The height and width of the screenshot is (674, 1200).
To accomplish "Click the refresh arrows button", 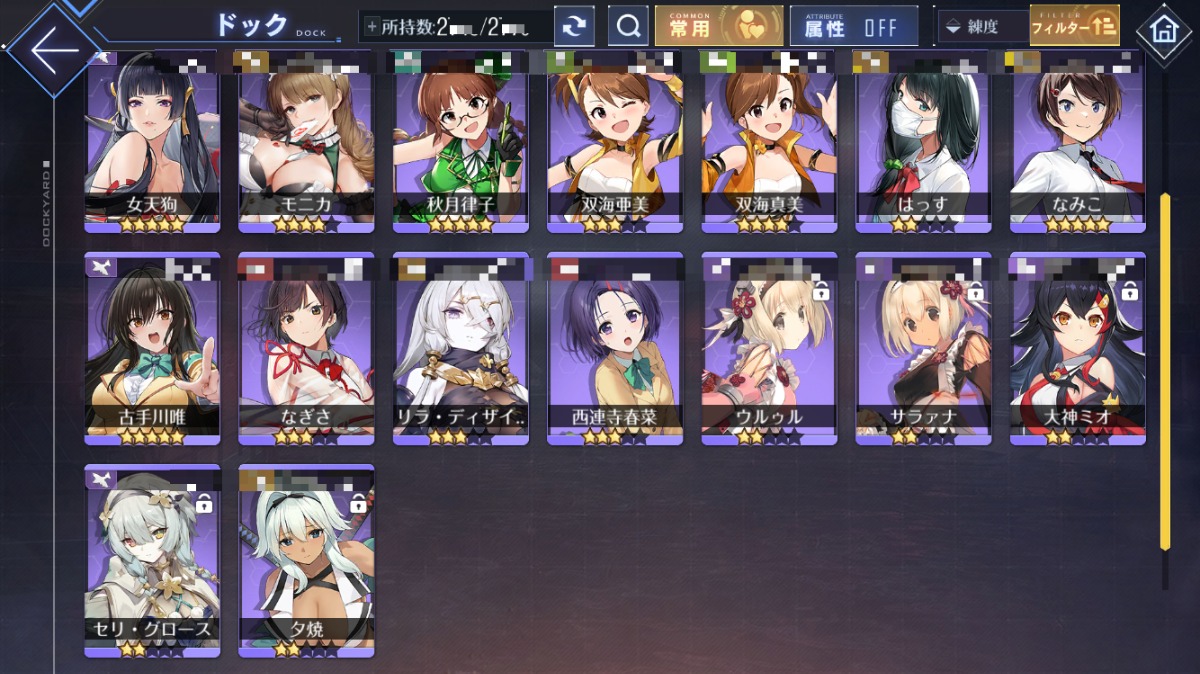I will coord(574,27).
